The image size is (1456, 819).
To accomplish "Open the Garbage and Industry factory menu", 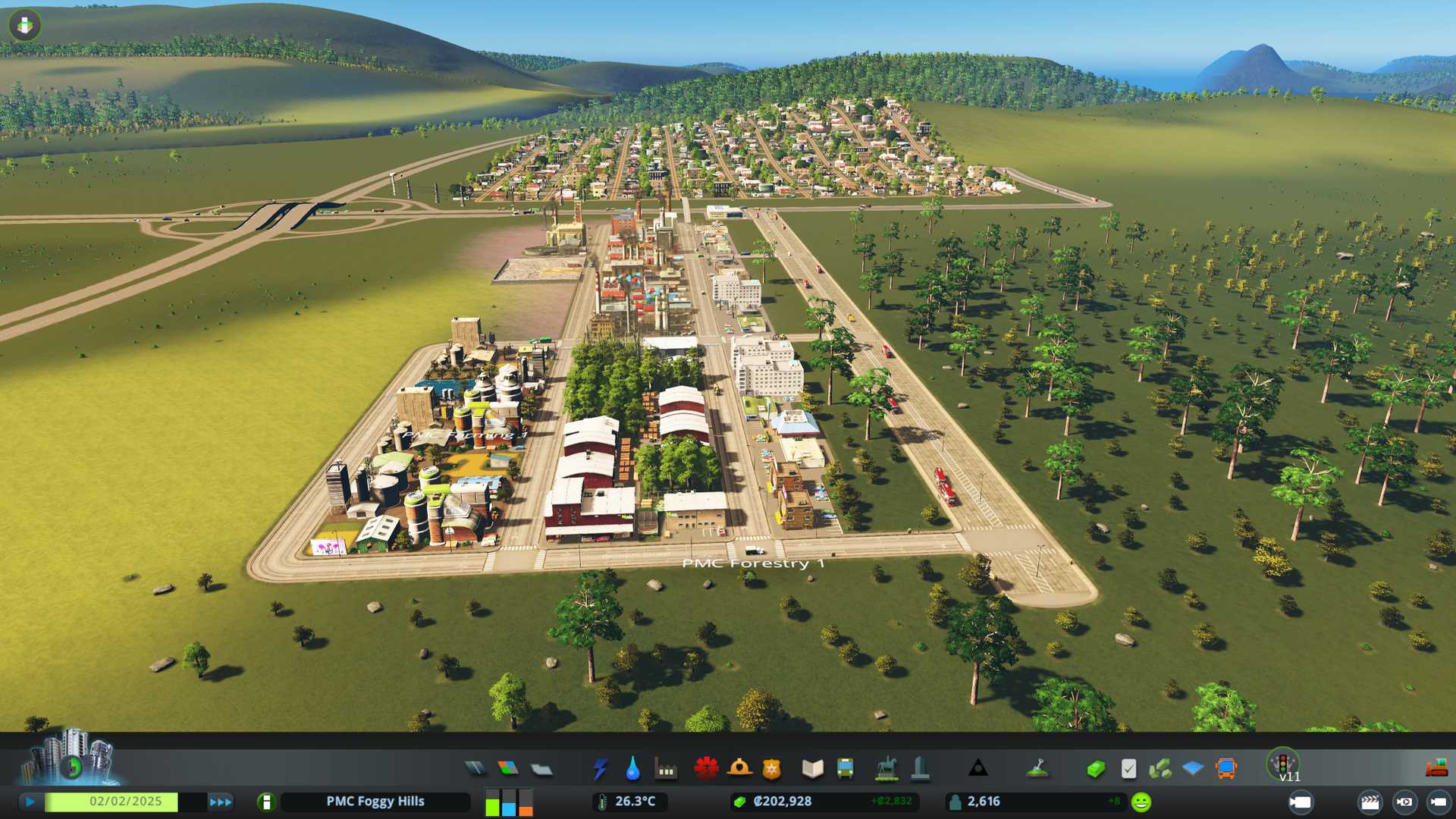I will click(x=666, y=769).
